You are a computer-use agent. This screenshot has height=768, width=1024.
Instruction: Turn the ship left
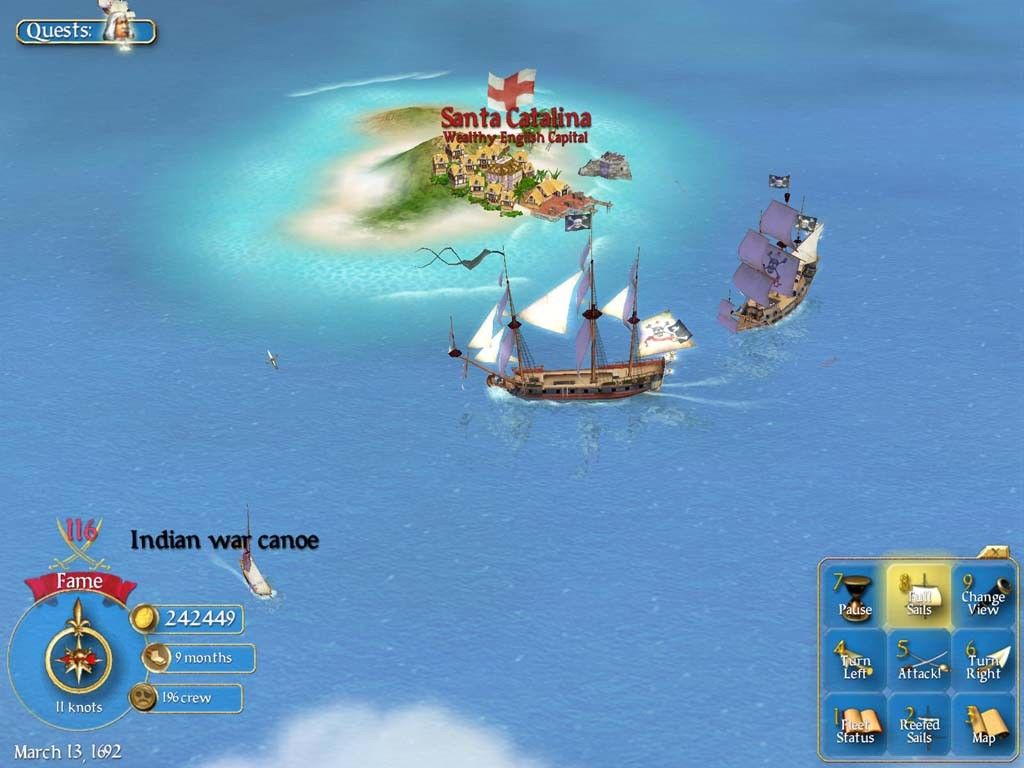(x=854, y=661)
